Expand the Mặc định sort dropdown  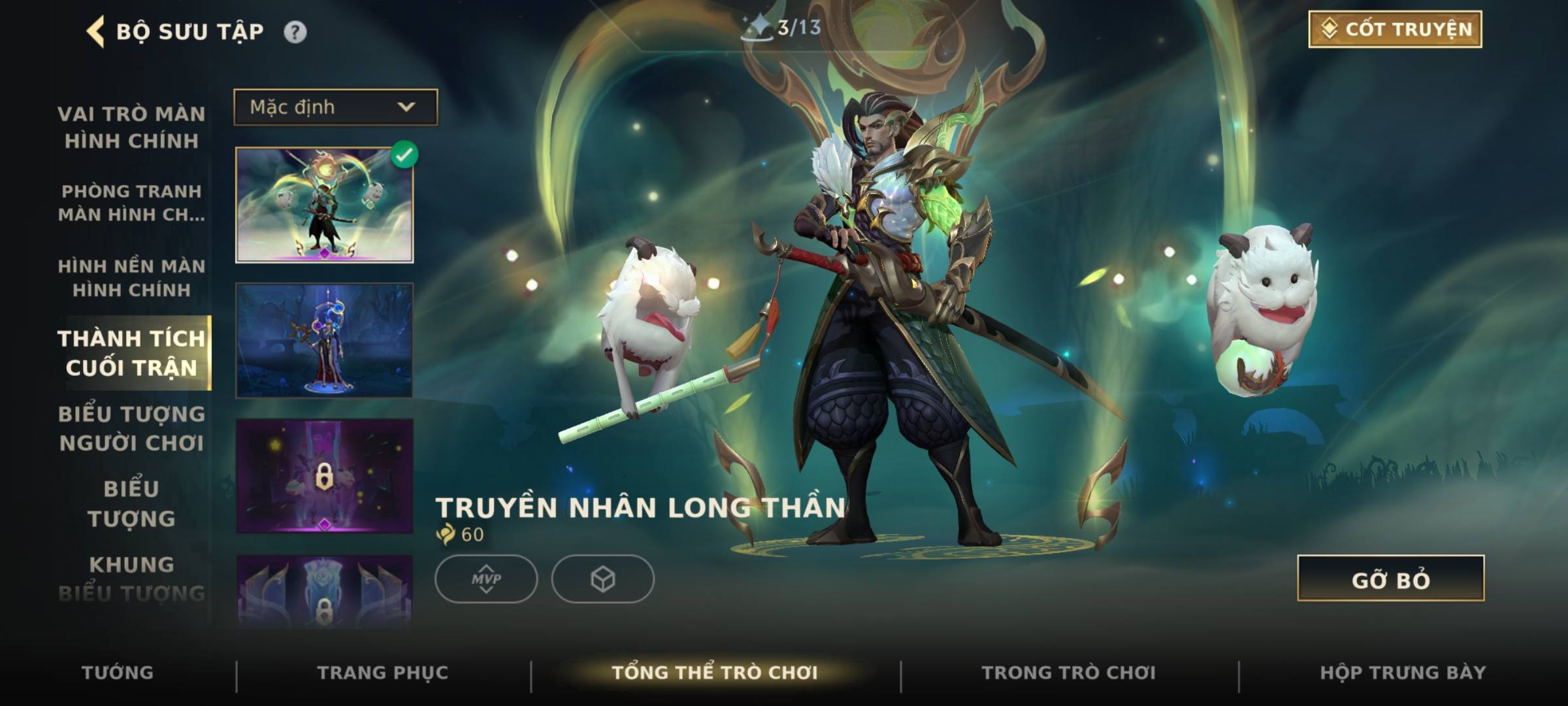pyautogui.click(x=336, y=107)
